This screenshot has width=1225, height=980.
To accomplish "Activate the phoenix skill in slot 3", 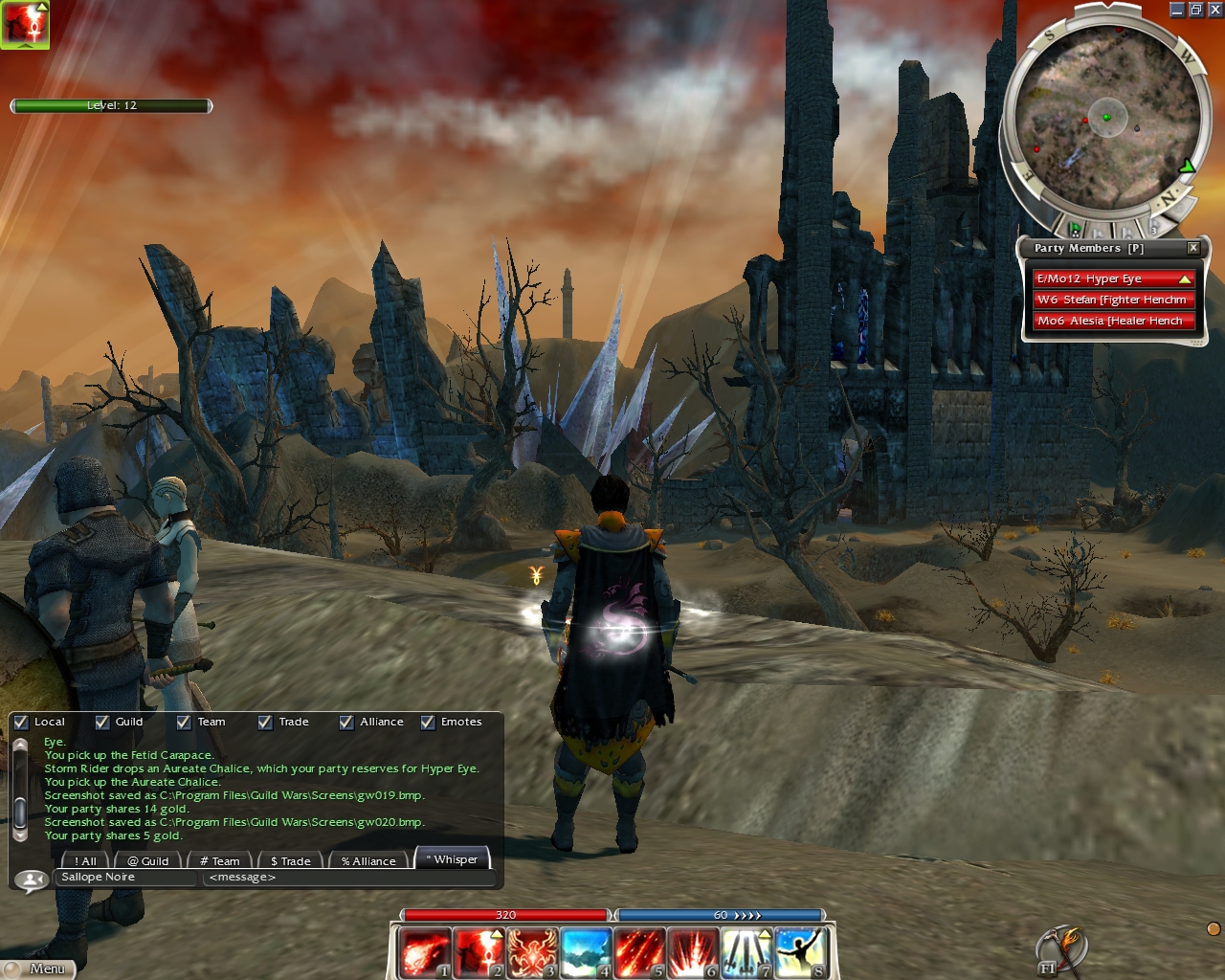I will pyautogui.click(x=531, y=953).
